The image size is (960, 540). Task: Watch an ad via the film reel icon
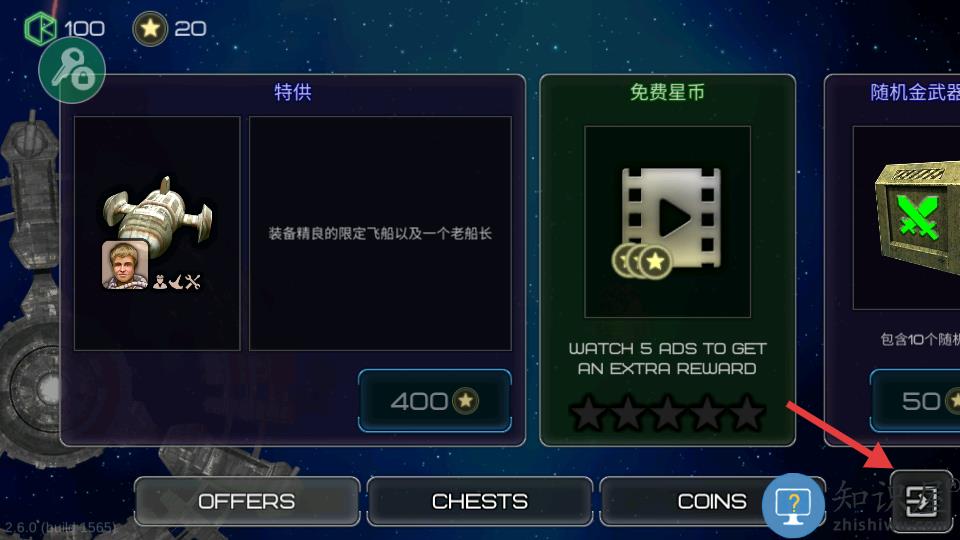tap(667, 221)
